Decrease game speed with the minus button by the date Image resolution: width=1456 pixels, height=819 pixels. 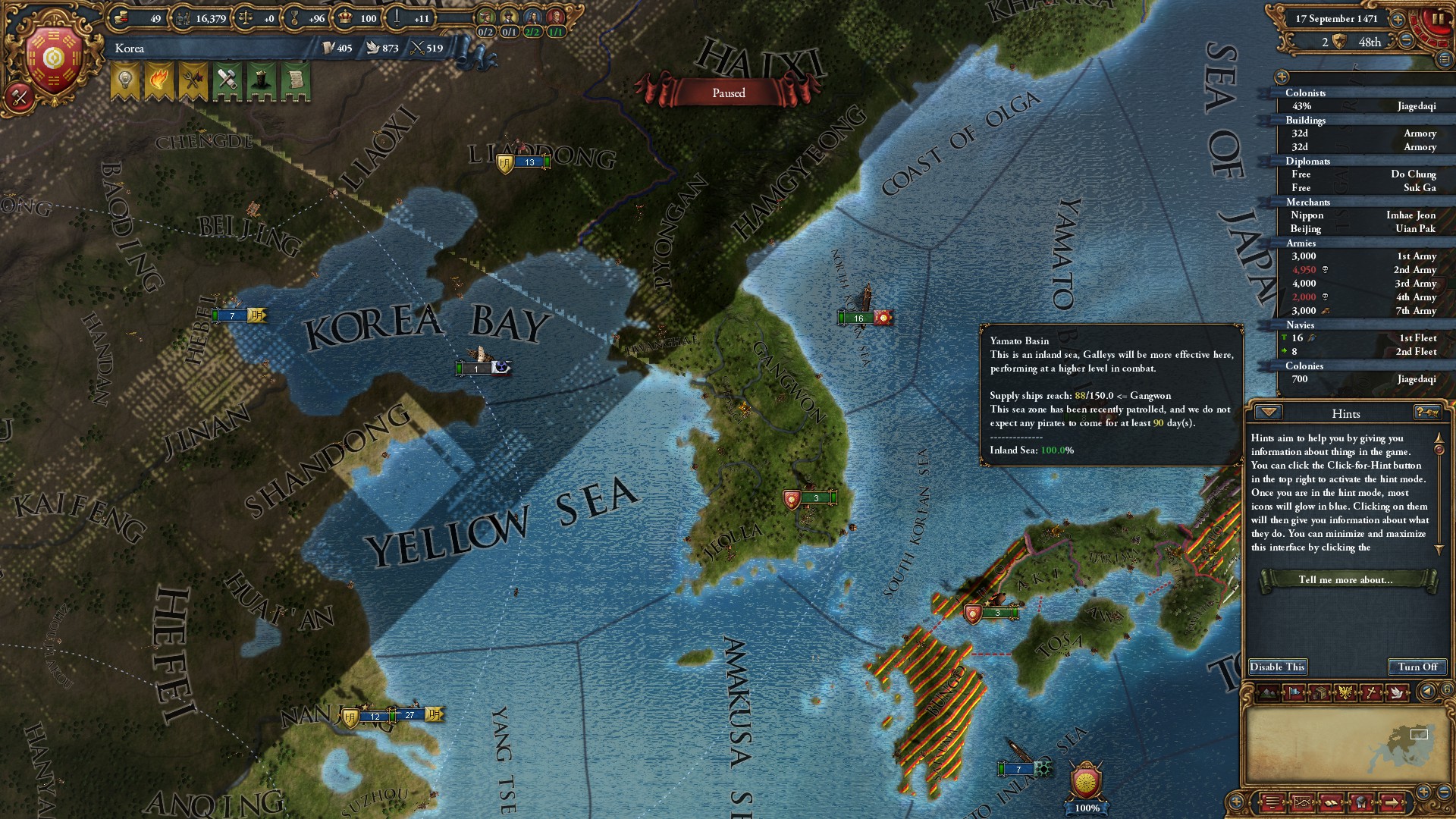click(x=1406, y=41)
